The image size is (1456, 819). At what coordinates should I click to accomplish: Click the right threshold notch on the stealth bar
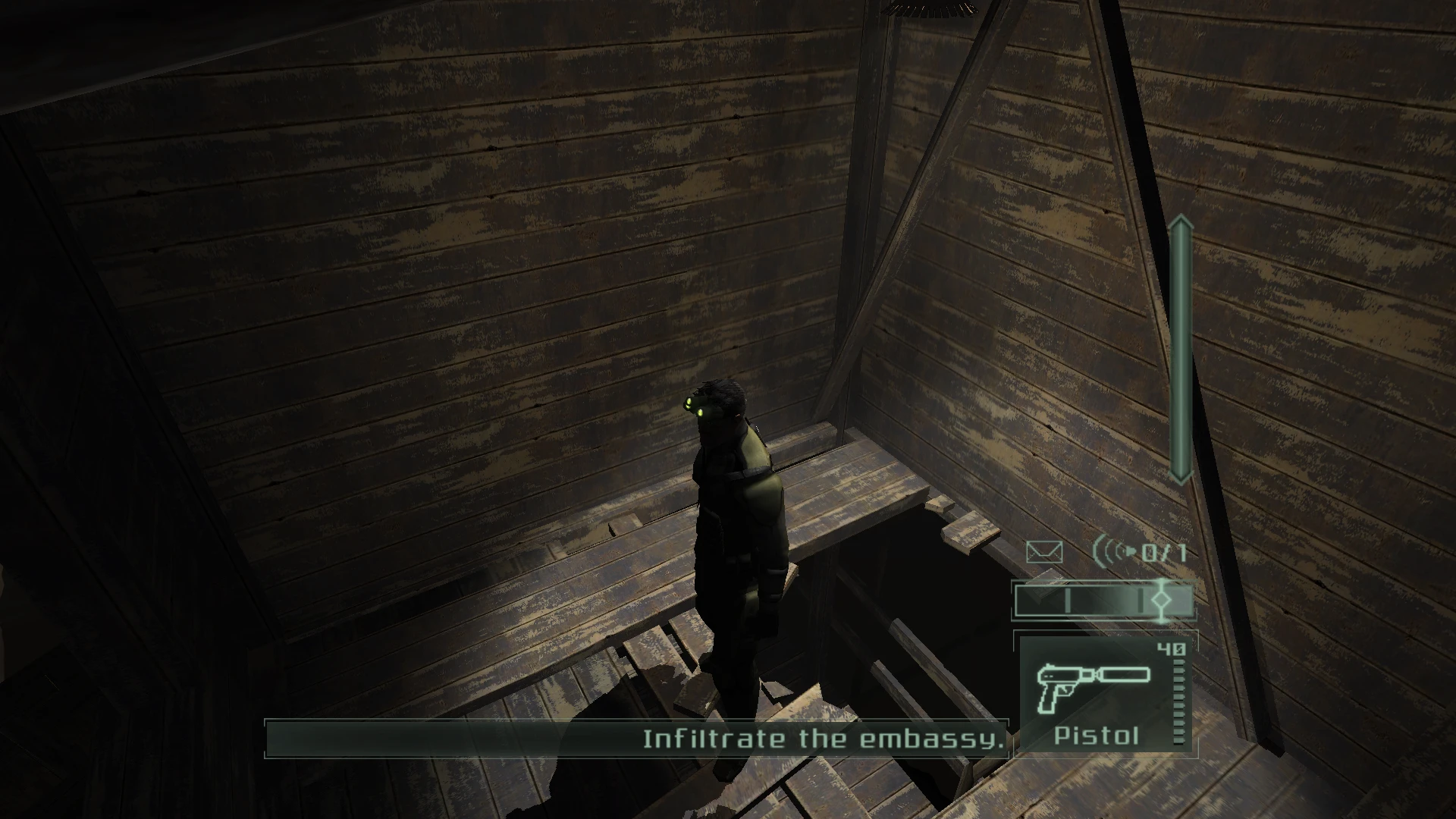(1141, 600)
